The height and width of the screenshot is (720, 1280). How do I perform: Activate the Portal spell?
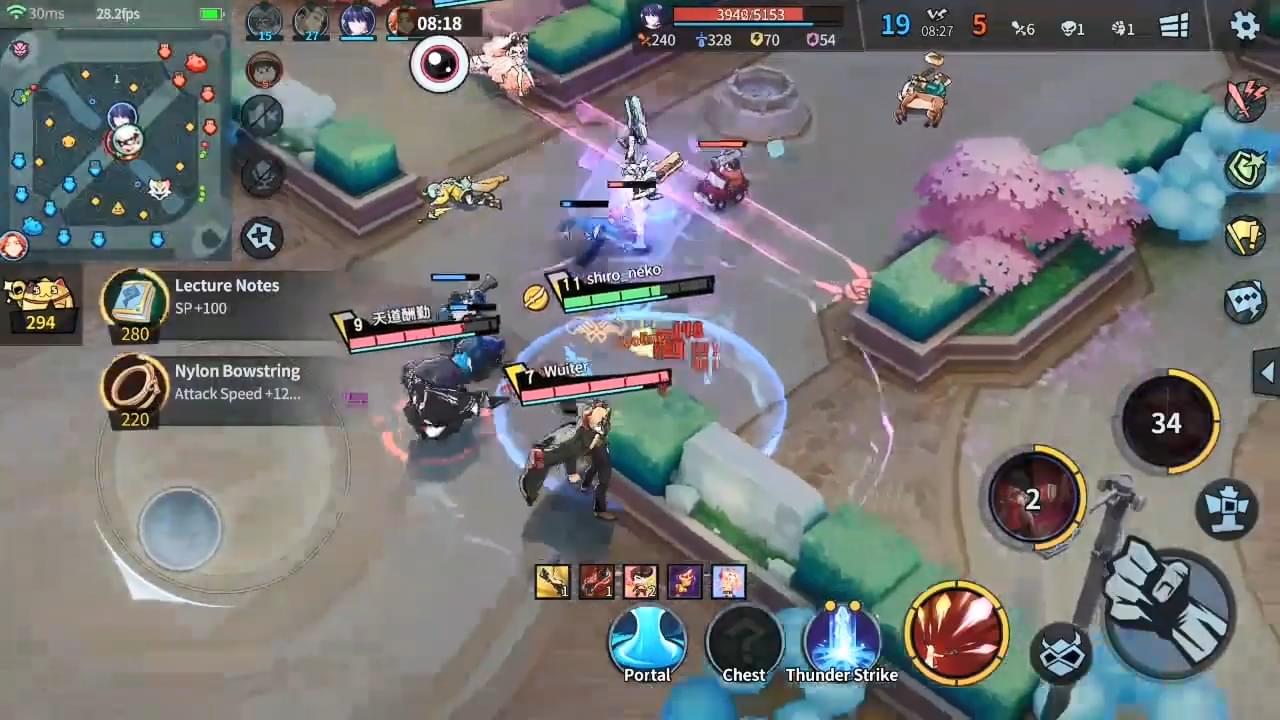tap(648, 642)
